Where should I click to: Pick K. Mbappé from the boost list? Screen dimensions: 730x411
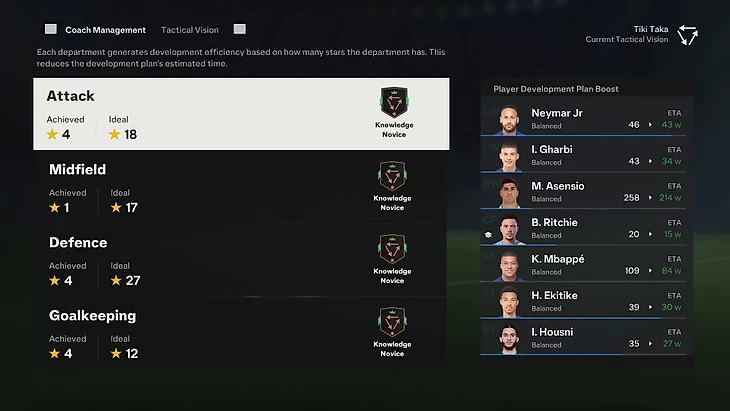585,264
